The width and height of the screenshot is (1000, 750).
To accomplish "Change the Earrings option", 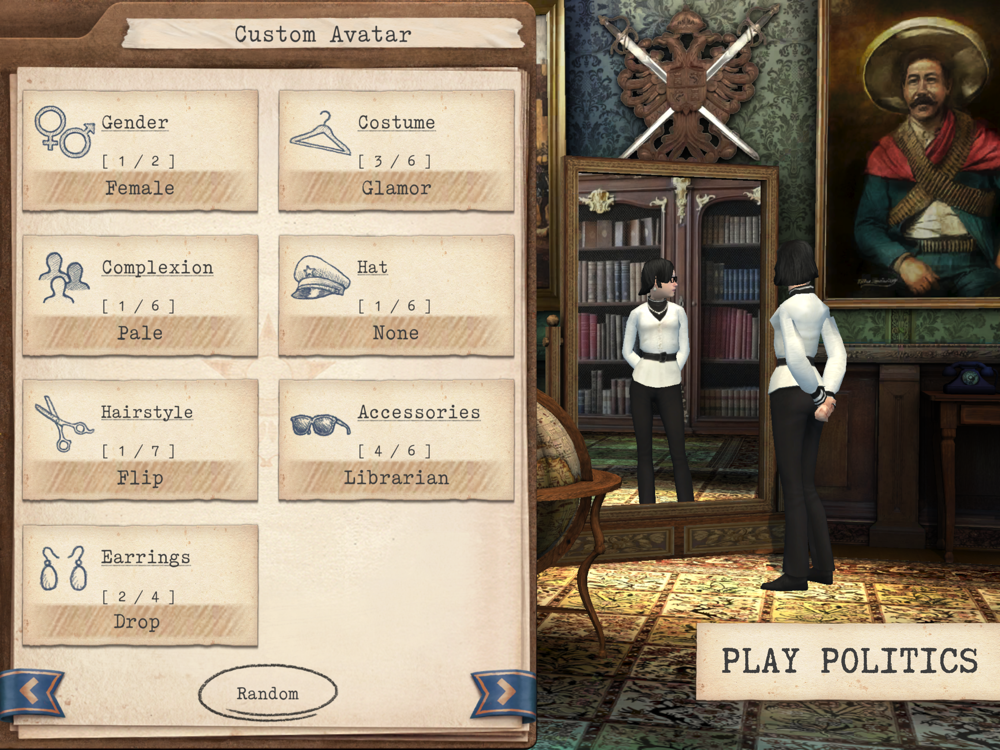I will coord(140,586).
